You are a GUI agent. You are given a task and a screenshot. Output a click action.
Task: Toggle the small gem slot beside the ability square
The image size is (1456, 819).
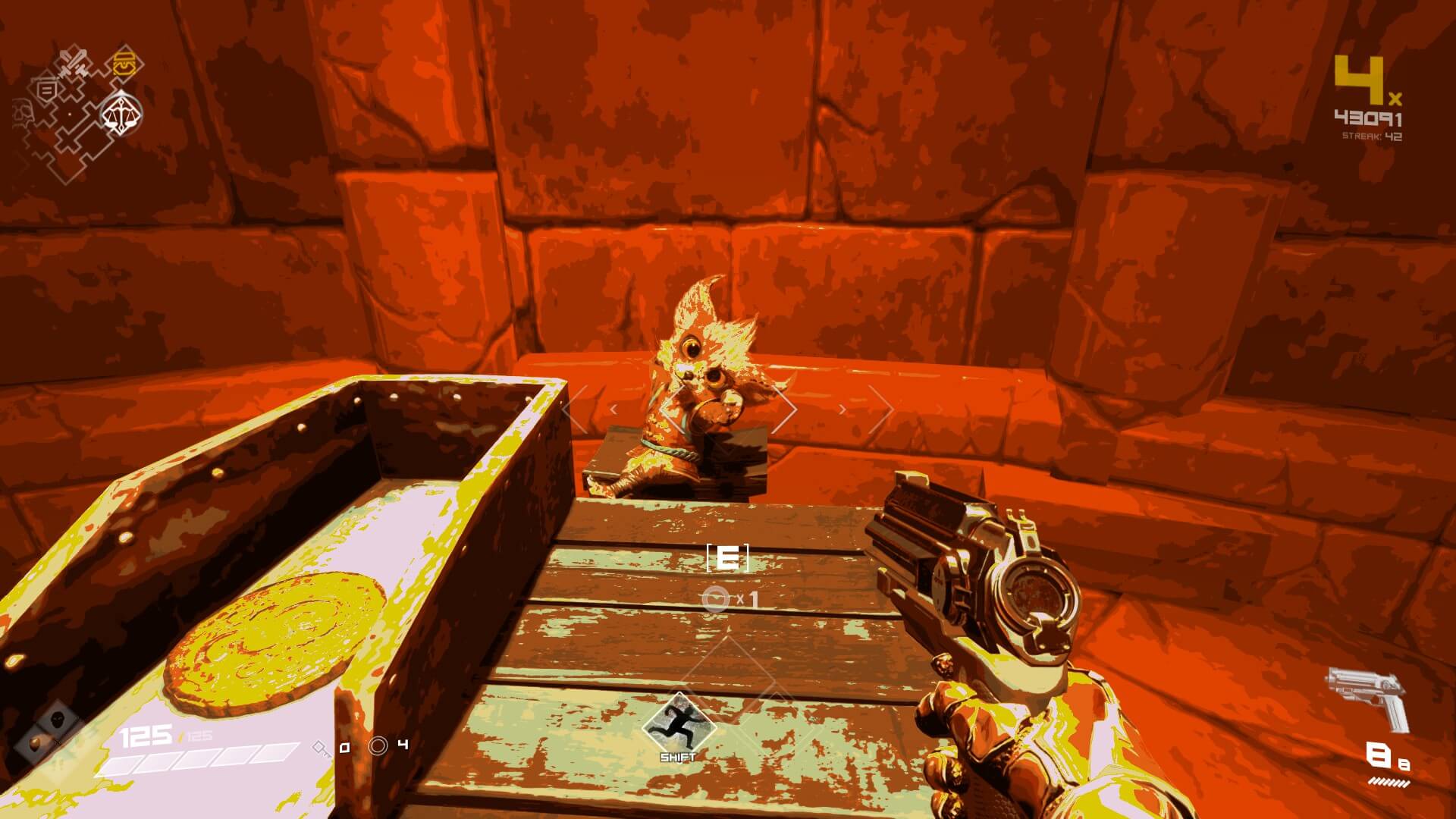[34, 745]
